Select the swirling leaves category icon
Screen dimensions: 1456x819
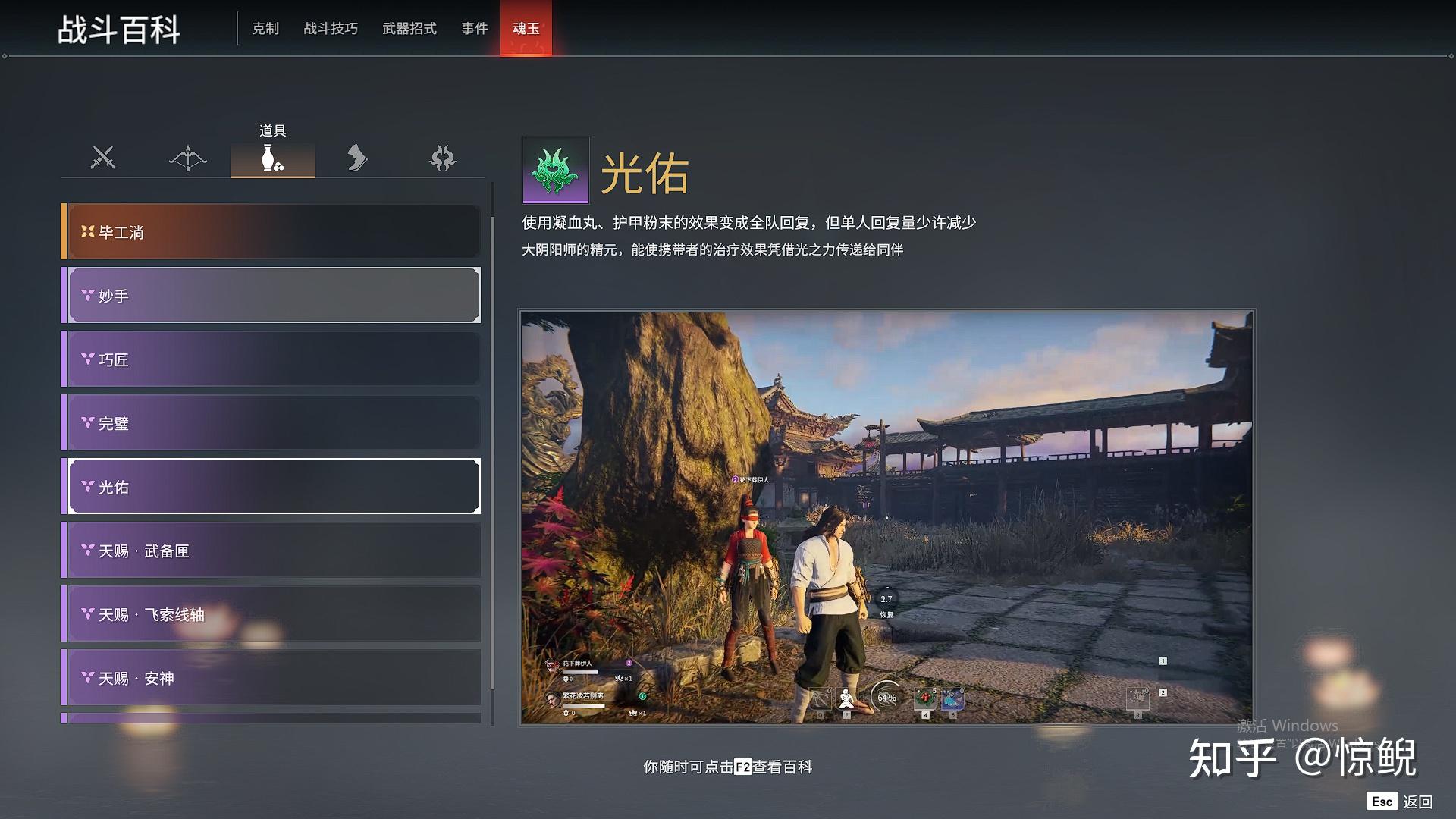point(443,158)
